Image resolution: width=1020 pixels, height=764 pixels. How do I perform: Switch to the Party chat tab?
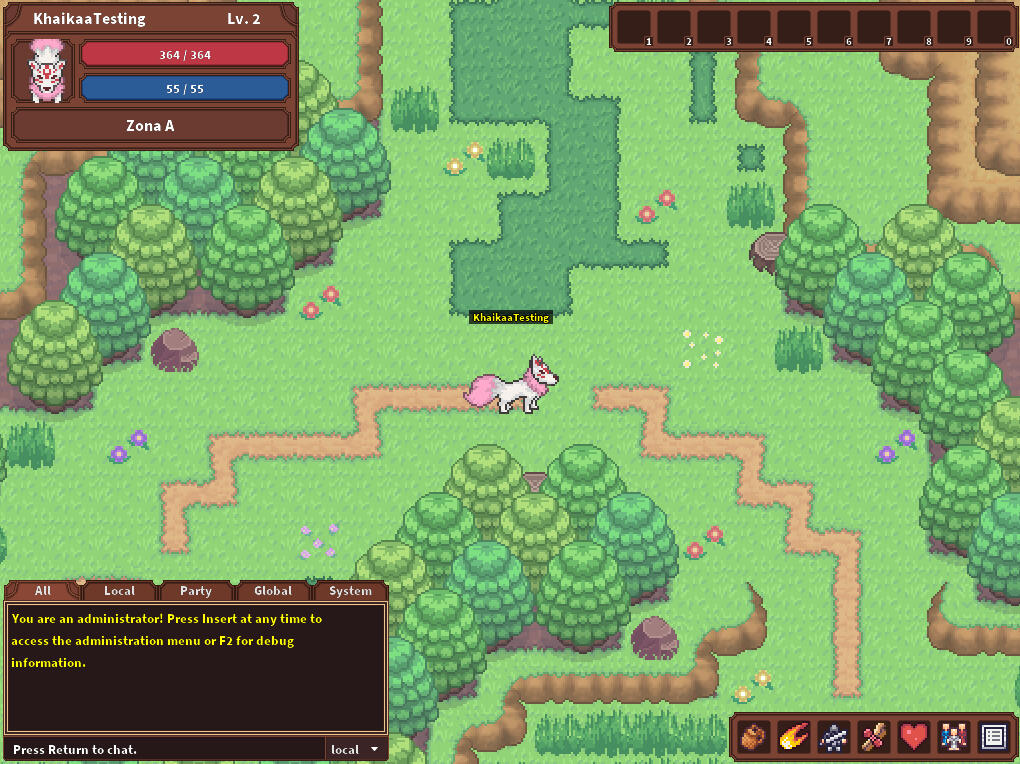coord(196,591)
